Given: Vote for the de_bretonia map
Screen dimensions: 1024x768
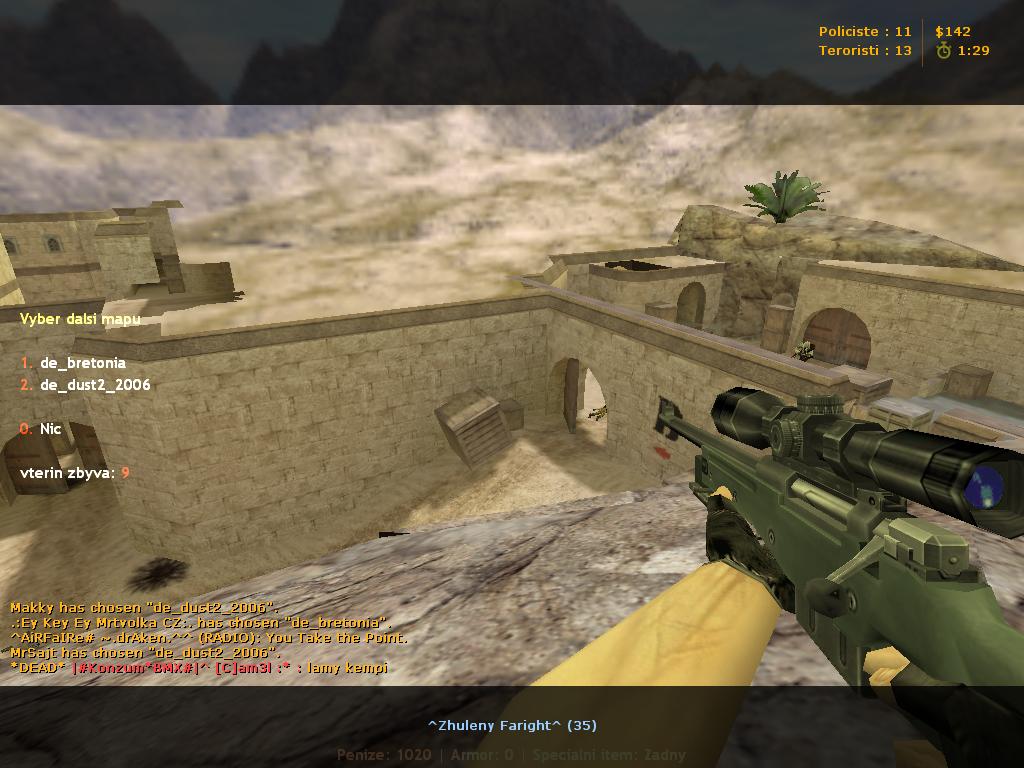Looking at the screenshot, I should click(82, 363).
